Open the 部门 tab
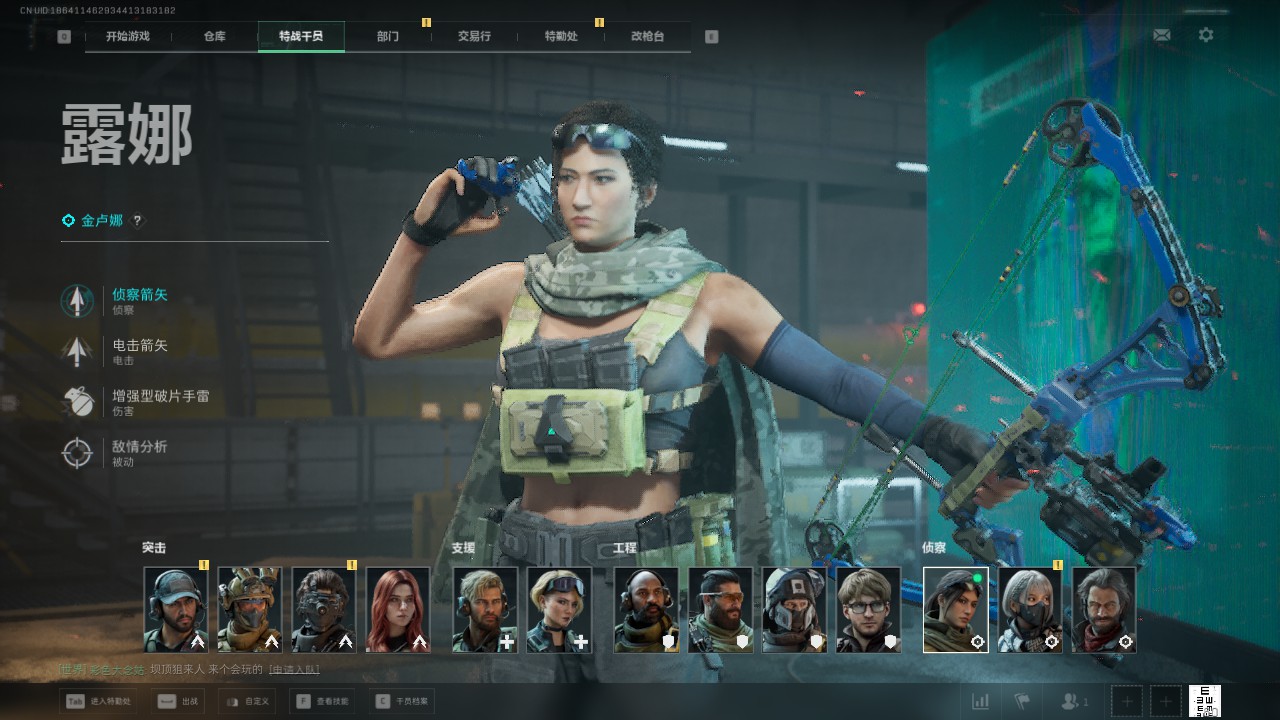 click(388, 36)
